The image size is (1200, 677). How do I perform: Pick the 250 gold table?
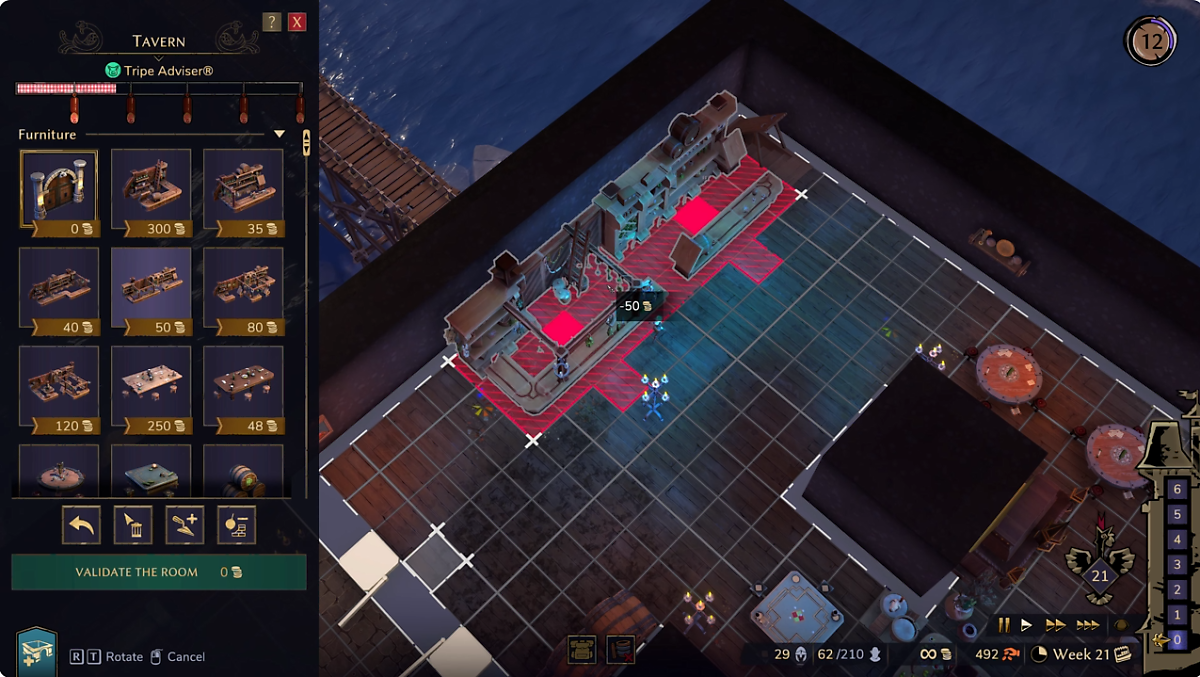151,384
